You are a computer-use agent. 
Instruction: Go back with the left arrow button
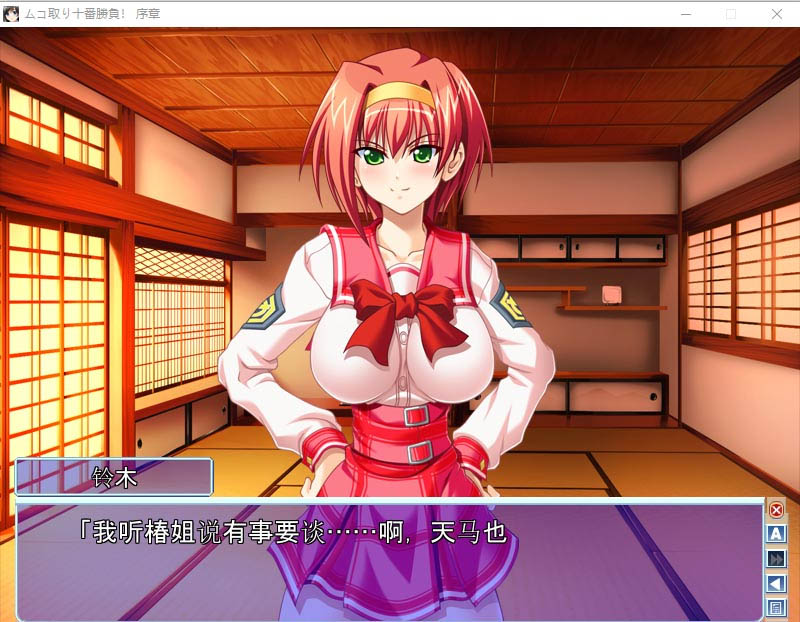(x=776, y=583)
